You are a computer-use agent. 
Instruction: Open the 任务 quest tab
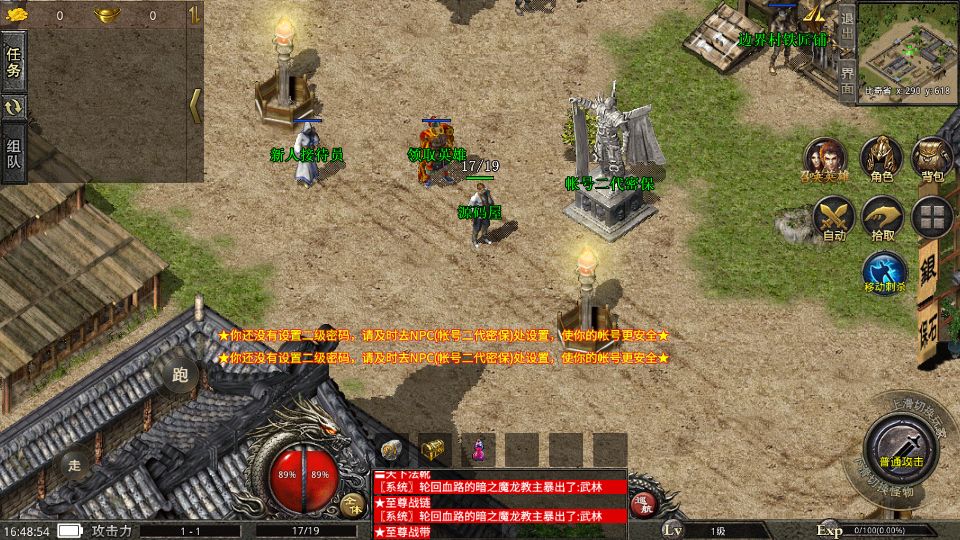coord(14,62)
